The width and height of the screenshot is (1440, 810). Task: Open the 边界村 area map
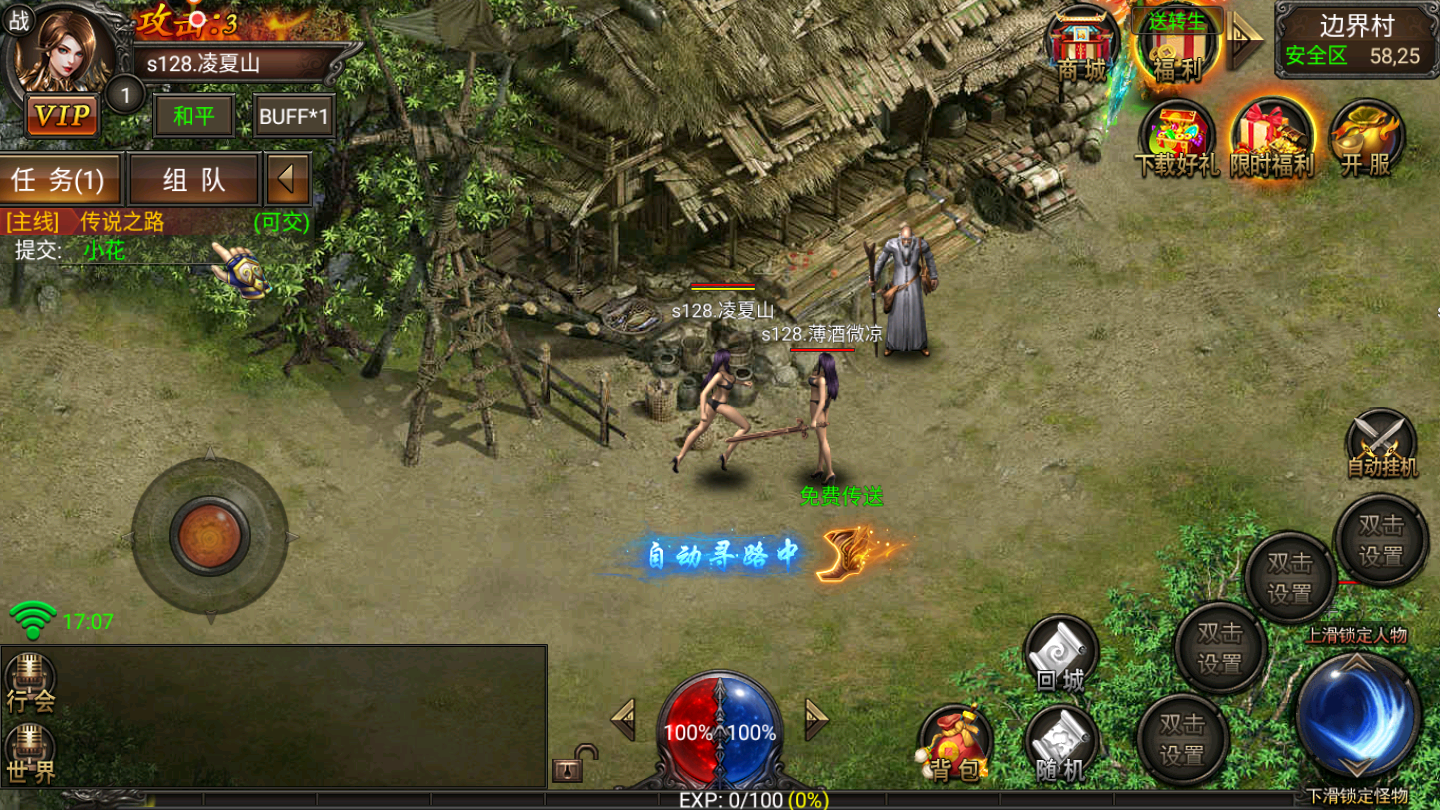point(1355,40)
